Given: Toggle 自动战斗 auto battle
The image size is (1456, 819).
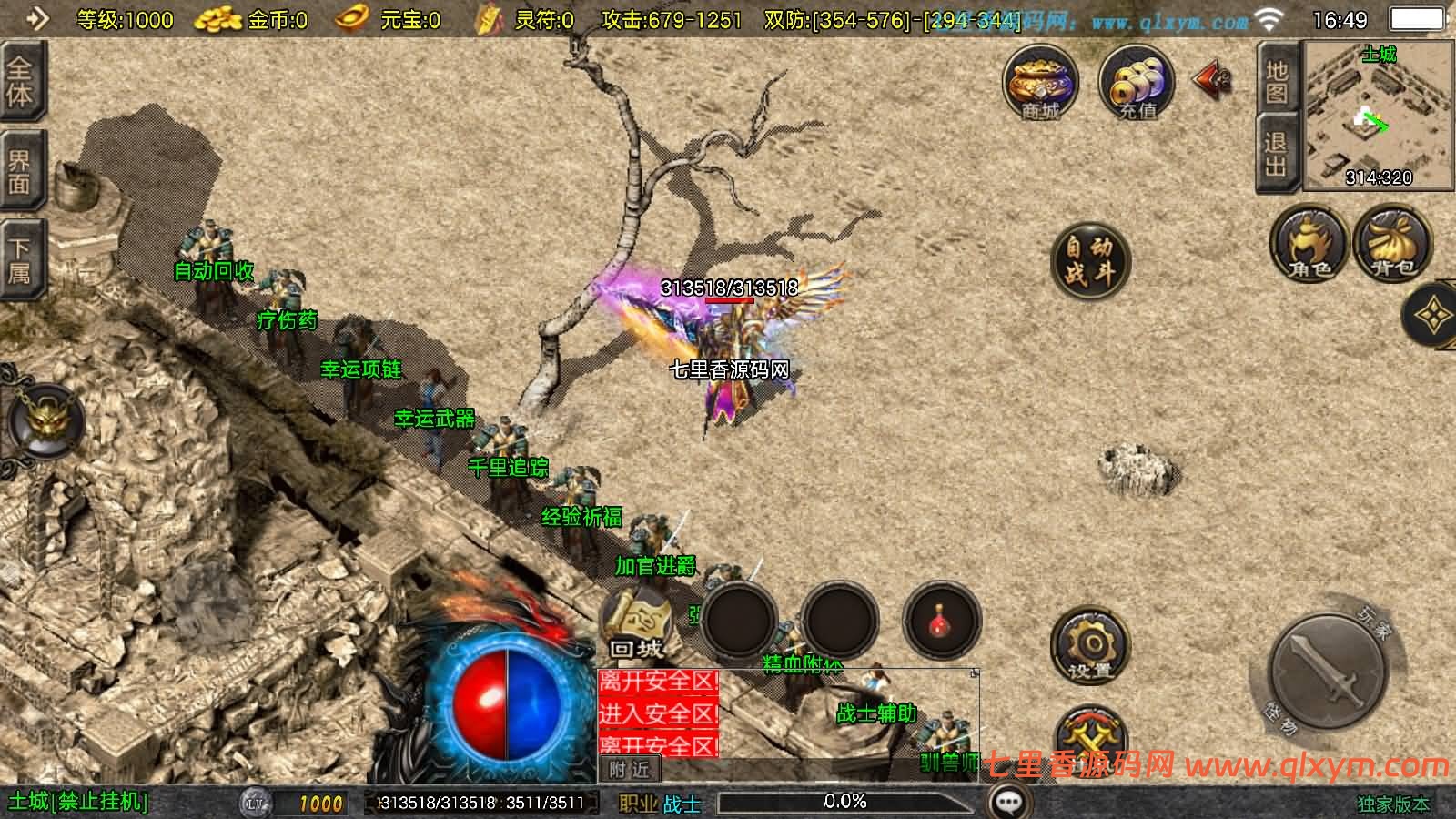Looking at the screenshot, I should coord(1089,261).
